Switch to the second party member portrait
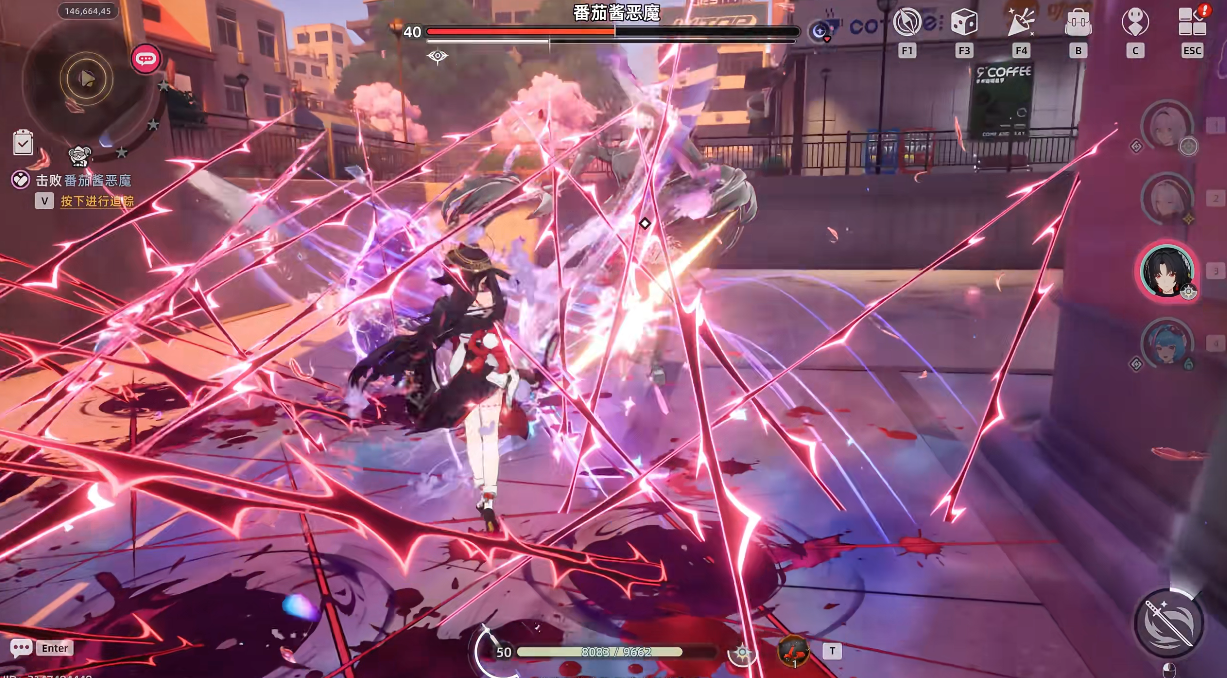Viewport: 1227px width, 678px height. pyautogui.click(x=1166, y=196)
